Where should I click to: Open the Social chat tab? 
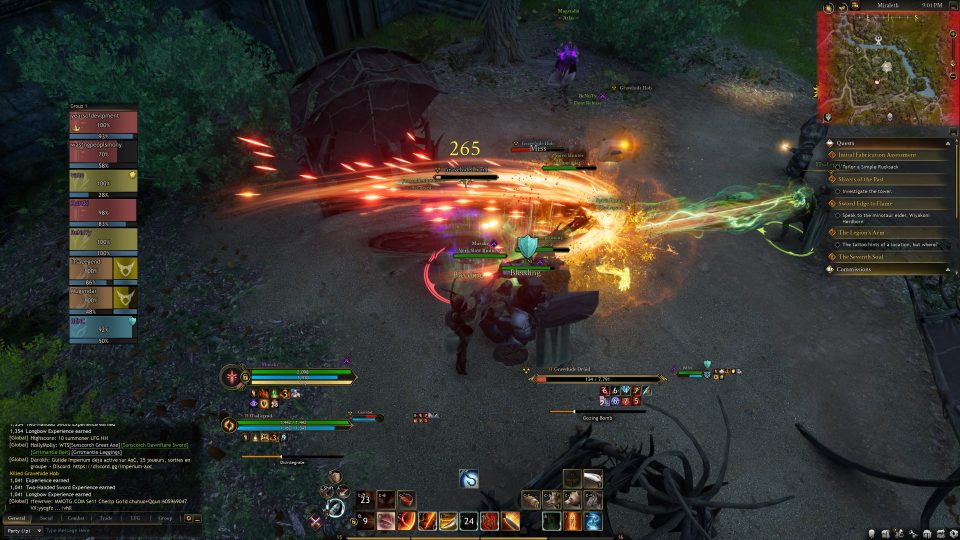[46, 519]
